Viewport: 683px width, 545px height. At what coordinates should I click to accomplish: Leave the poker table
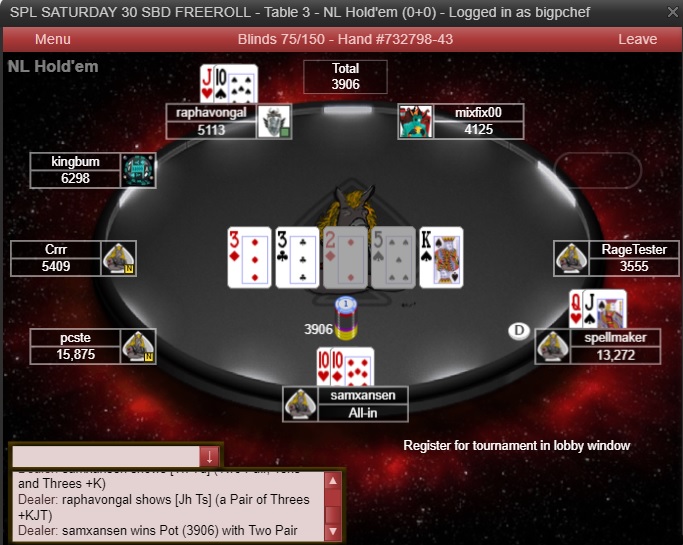pyautogui.click(x=637, y=39)
